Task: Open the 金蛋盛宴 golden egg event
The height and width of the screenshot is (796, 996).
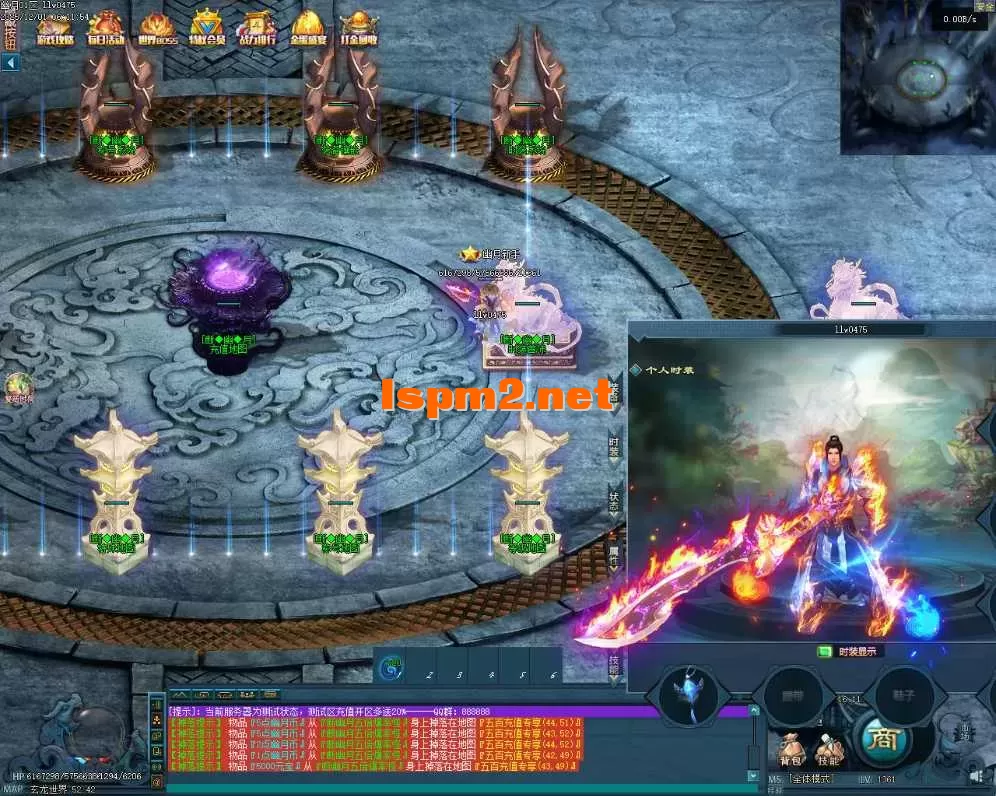Action: (308, 29)
